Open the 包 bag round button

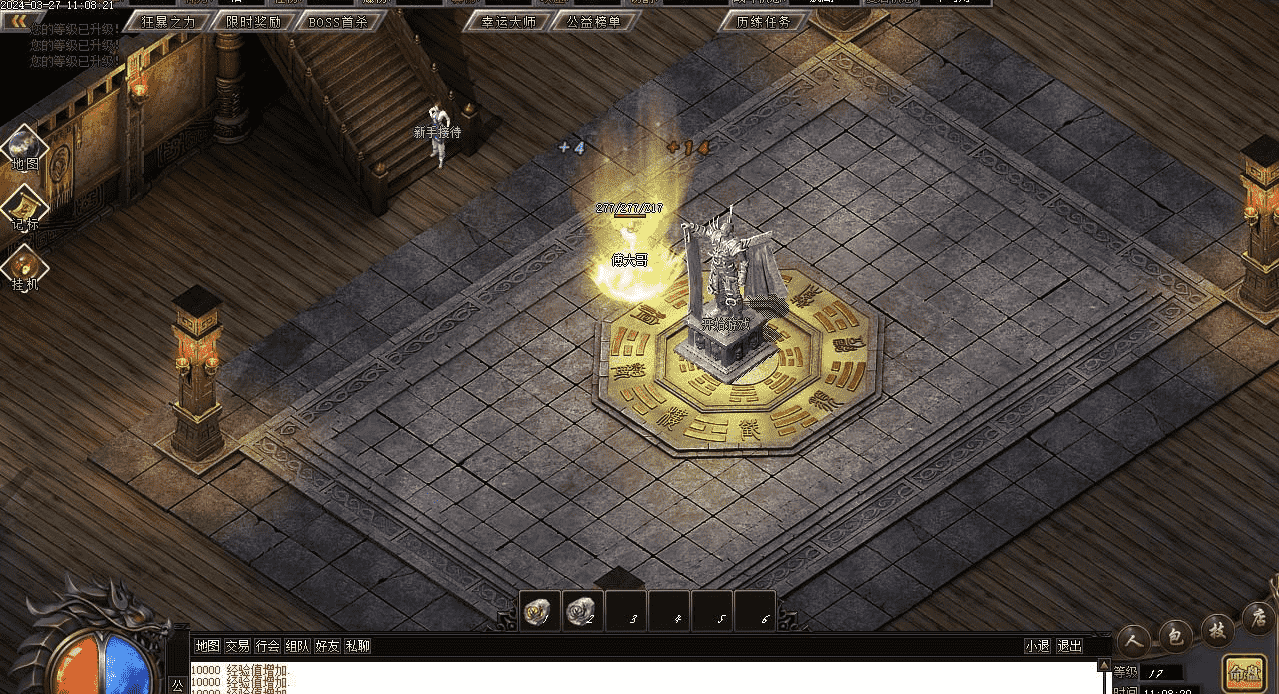(x=1176, y=635)
